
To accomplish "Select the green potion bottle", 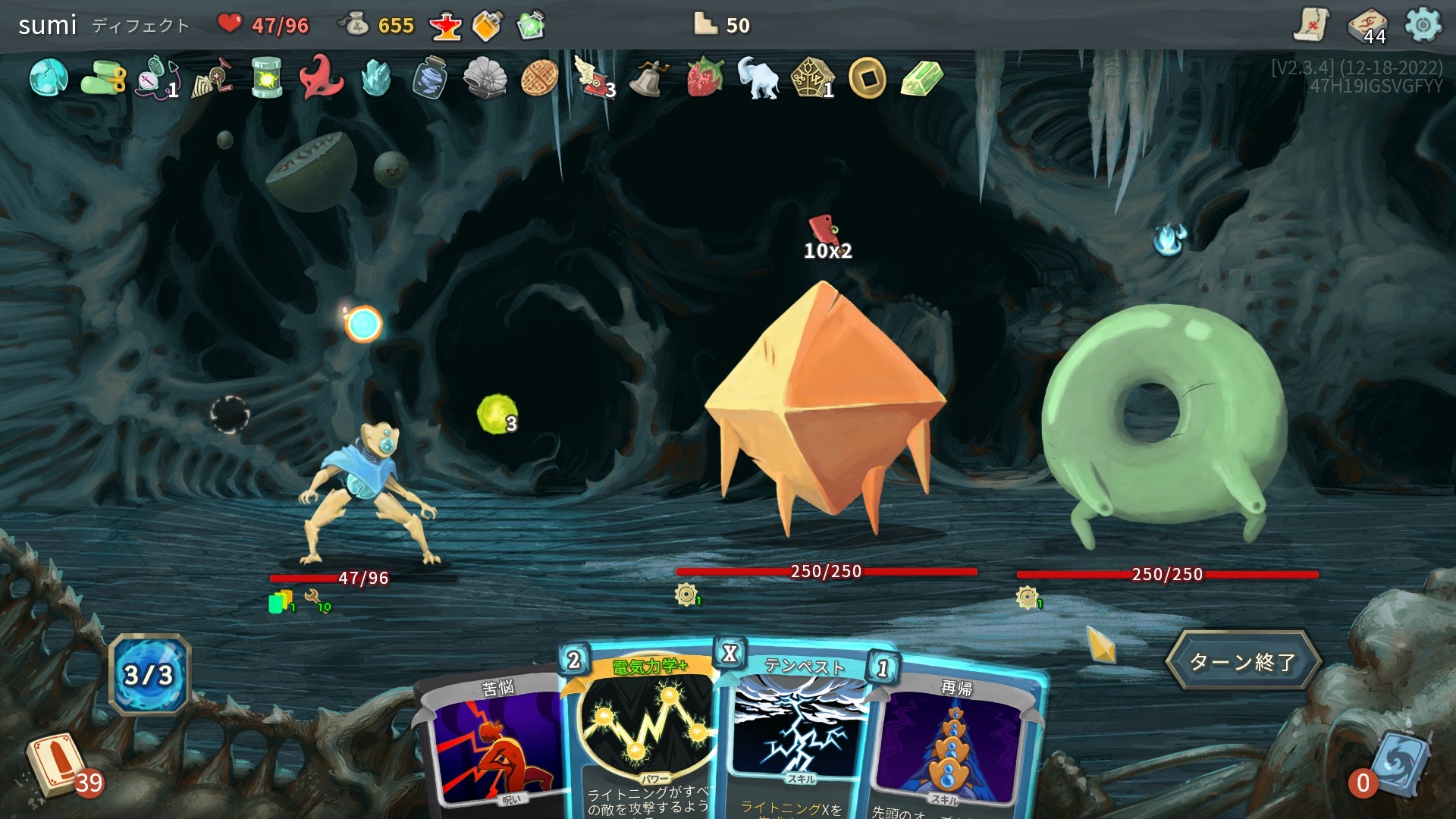I will [531, 26].
